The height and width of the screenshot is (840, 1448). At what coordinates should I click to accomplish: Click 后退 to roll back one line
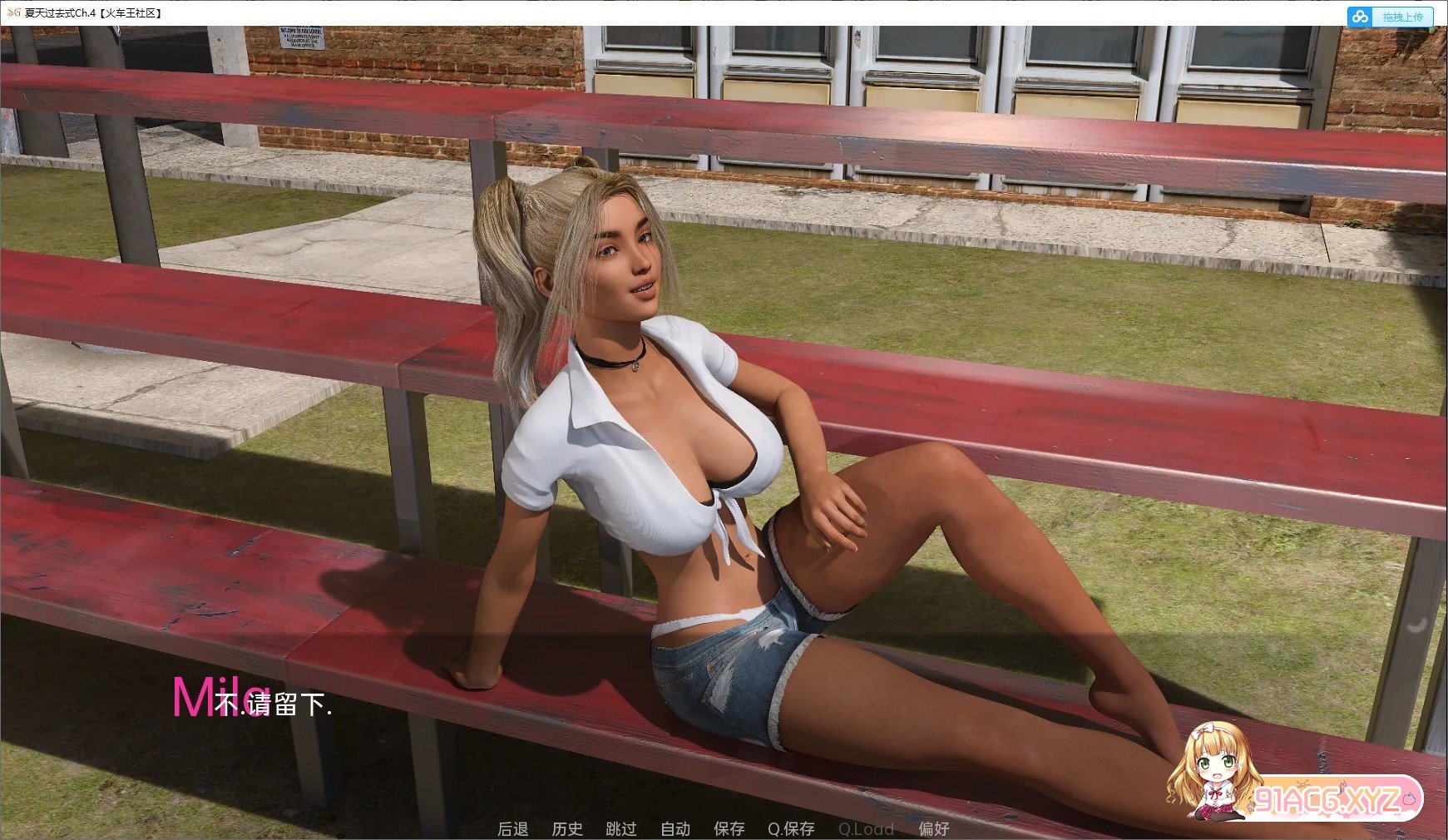[x=513, y=828]
